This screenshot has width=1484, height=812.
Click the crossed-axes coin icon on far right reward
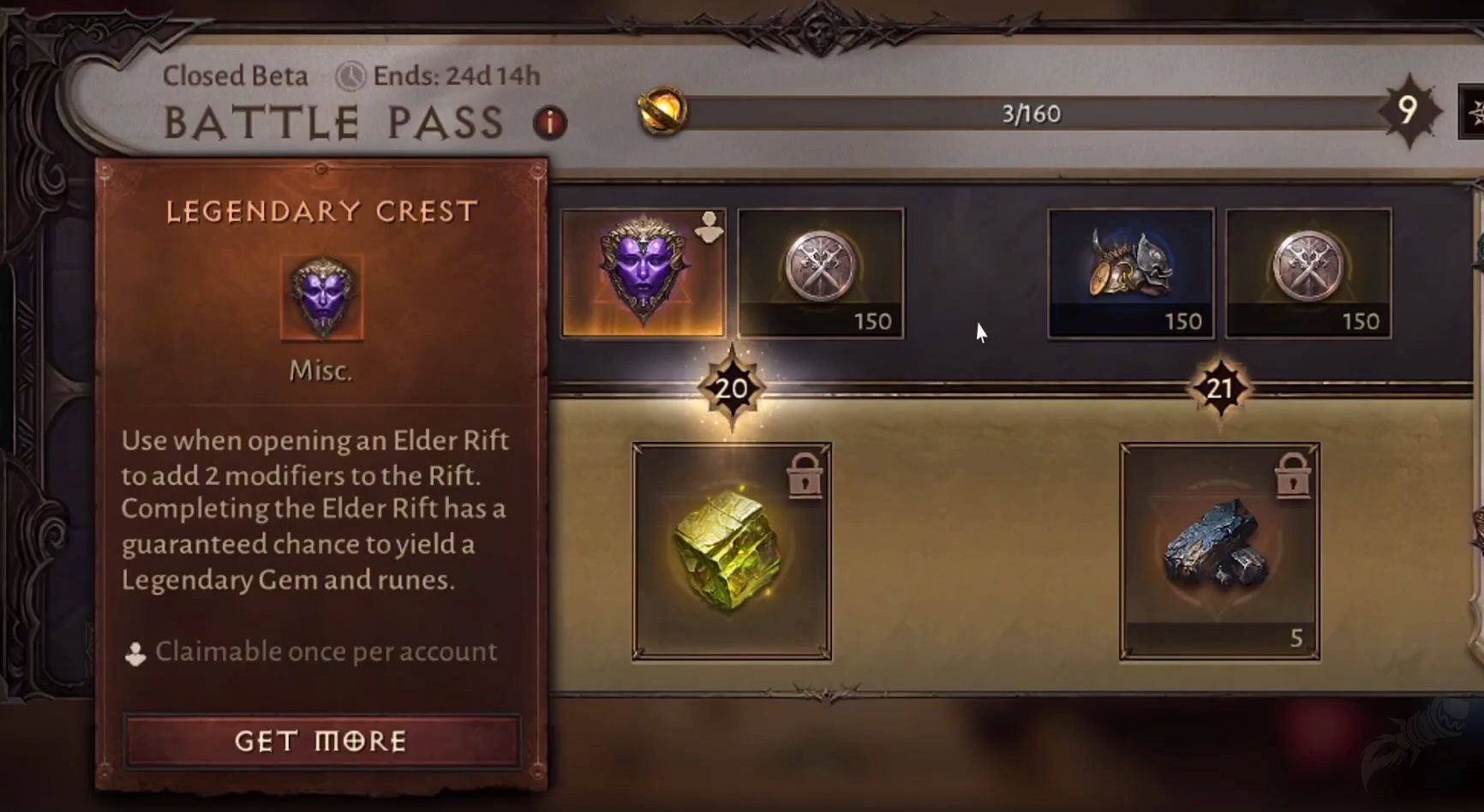1308,274
